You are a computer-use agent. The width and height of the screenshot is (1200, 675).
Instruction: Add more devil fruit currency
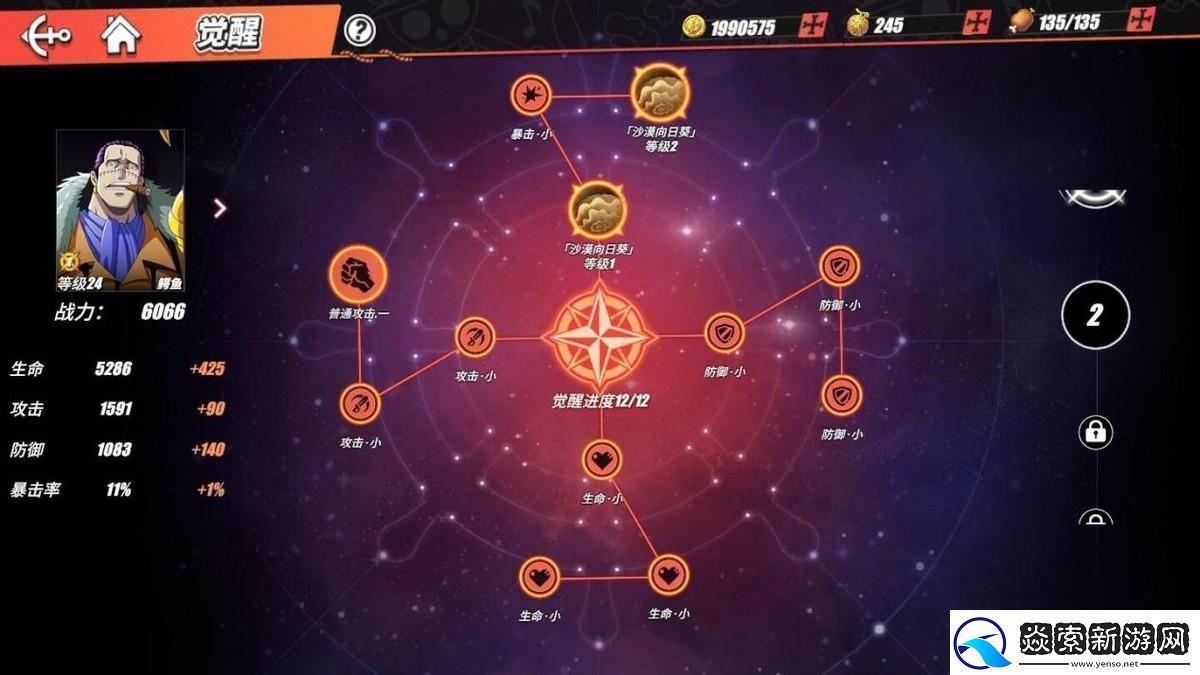tap(975, 23)
